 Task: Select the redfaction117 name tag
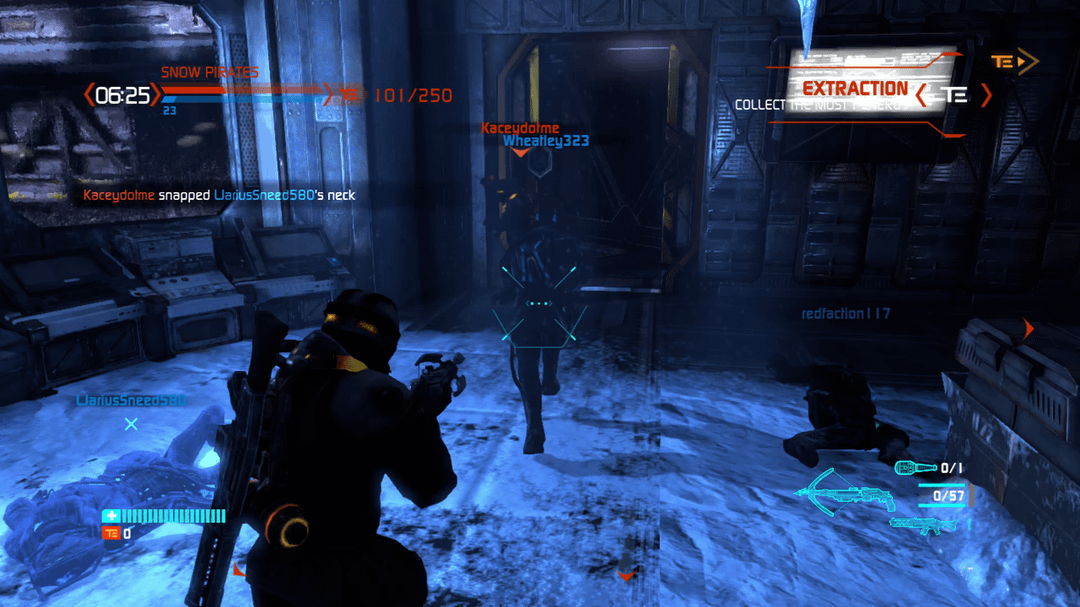tap(845, 314)
